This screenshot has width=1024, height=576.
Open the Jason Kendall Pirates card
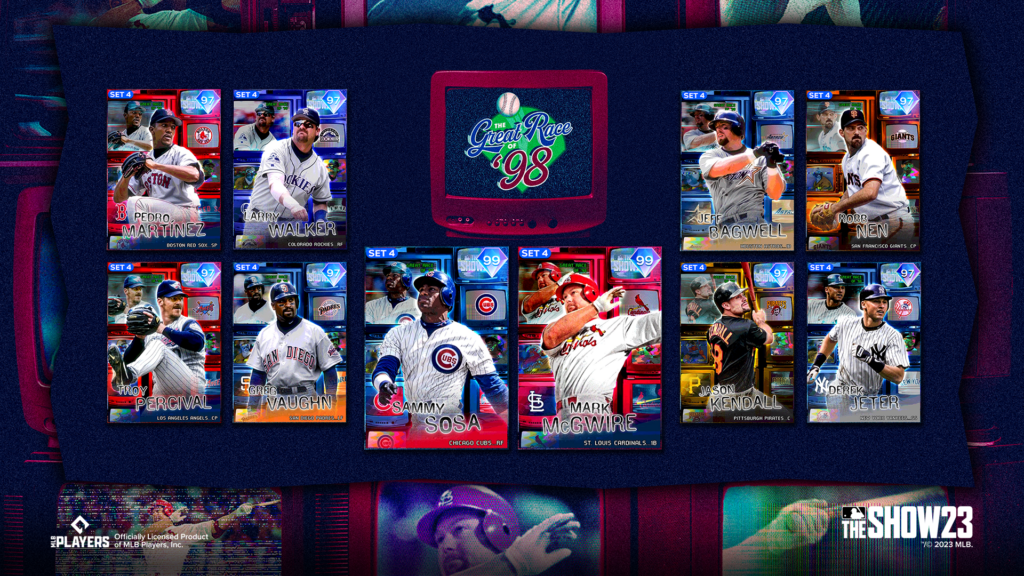pyautogui.click(x=738, y=342)
